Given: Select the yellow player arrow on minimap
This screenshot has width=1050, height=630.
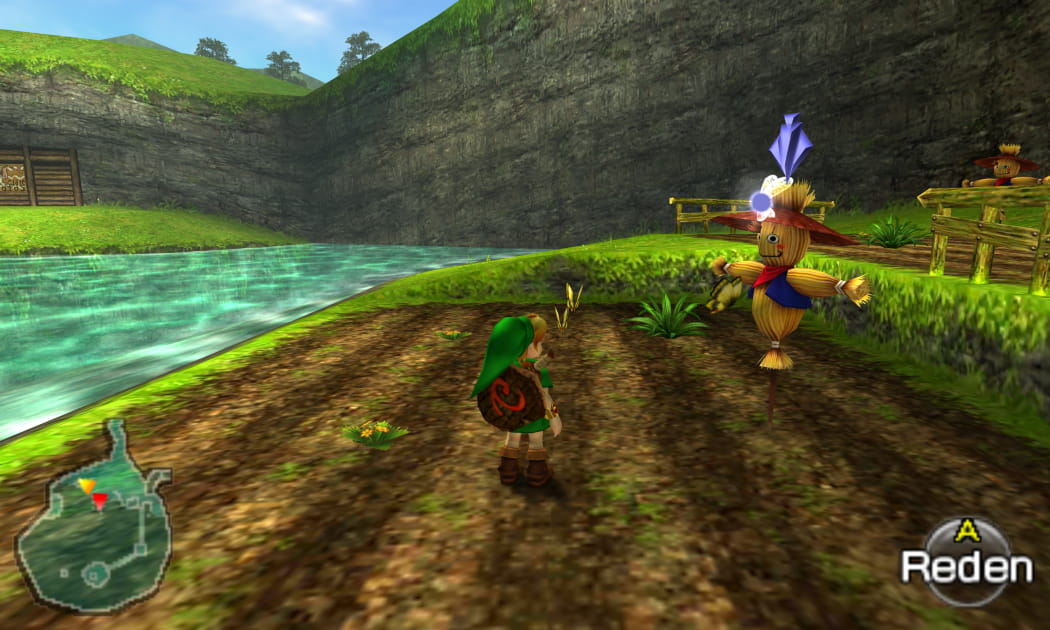Looking at the screenshot, I should point(87,486).
